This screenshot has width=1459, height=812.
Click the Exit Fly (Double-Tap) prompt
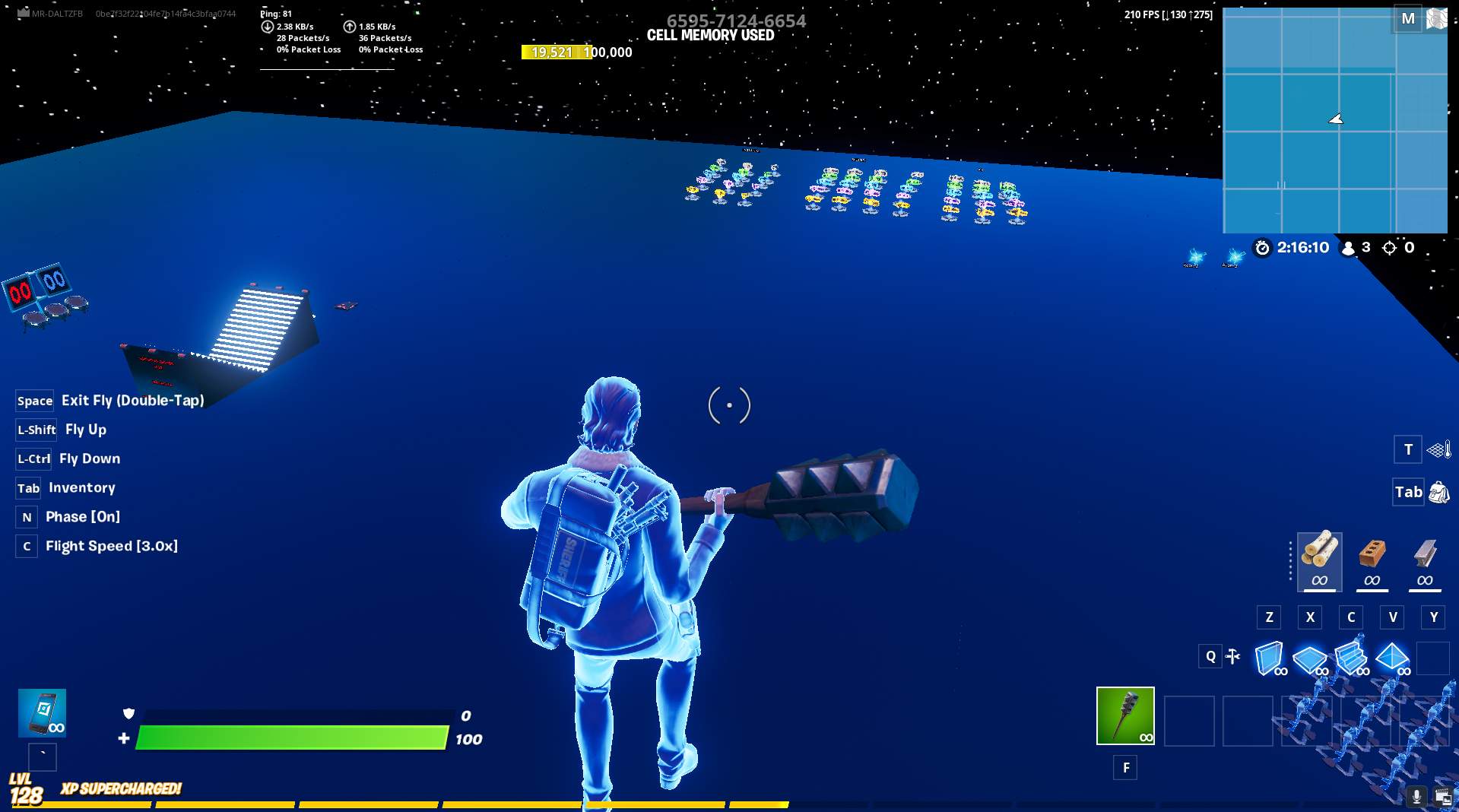(110, 400)
